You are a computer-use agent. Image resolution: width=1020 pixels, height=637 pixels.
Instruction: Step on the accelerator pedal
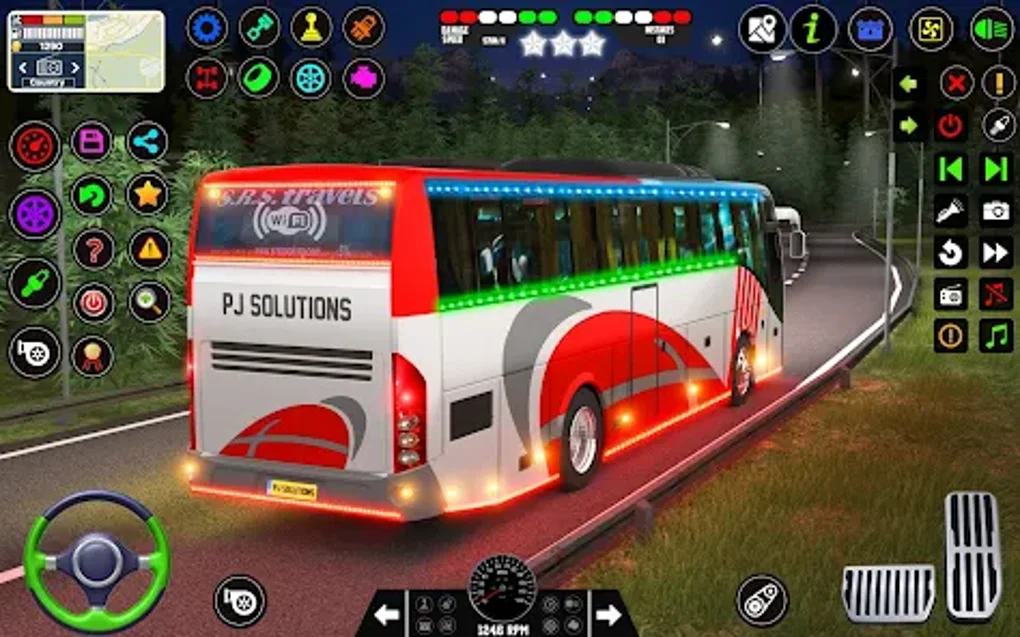(x=972, y=556)
